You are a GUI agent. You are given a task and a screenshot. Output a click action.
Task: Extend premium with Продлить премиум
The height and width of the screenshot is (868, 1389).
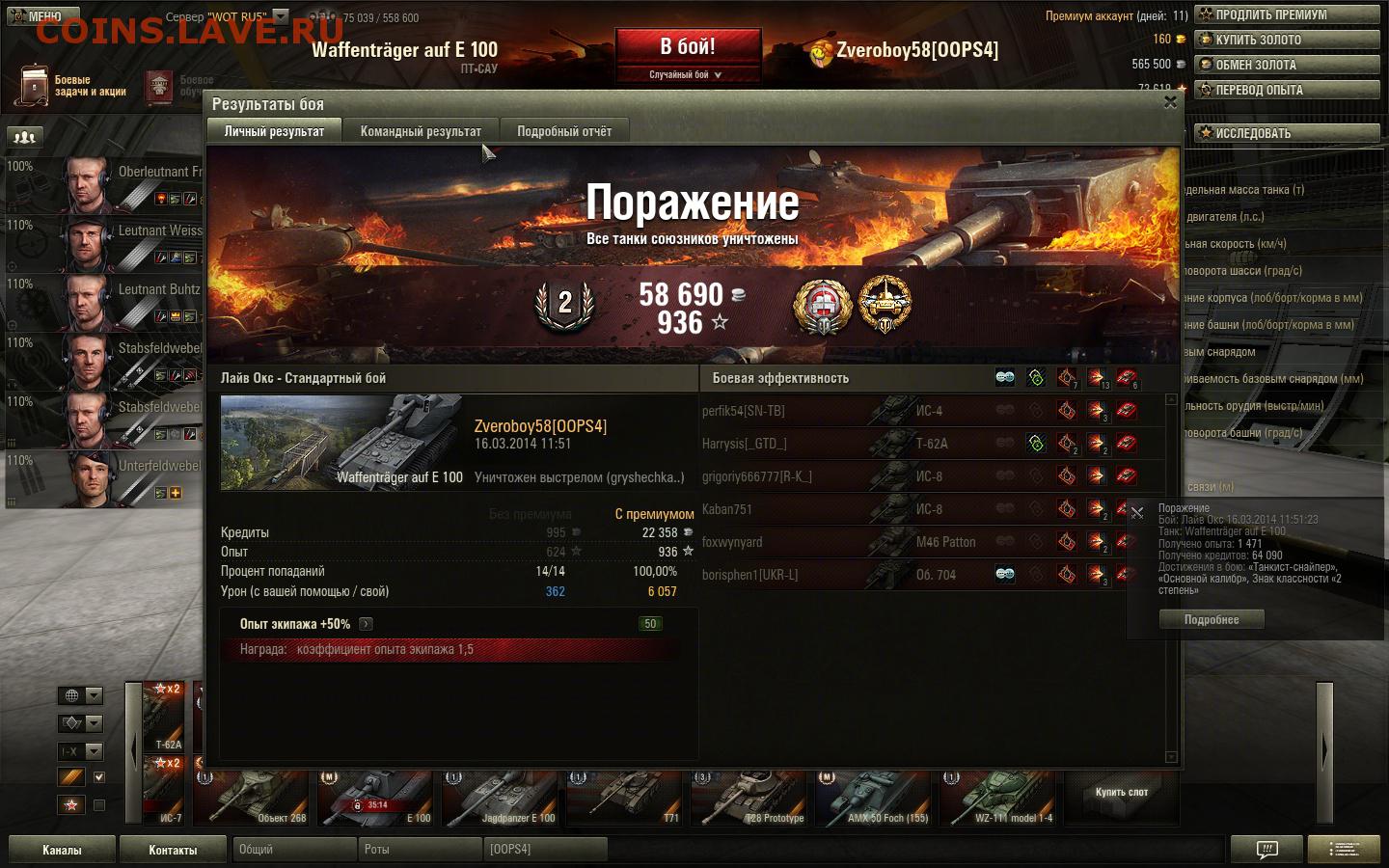click(1287, 14)
